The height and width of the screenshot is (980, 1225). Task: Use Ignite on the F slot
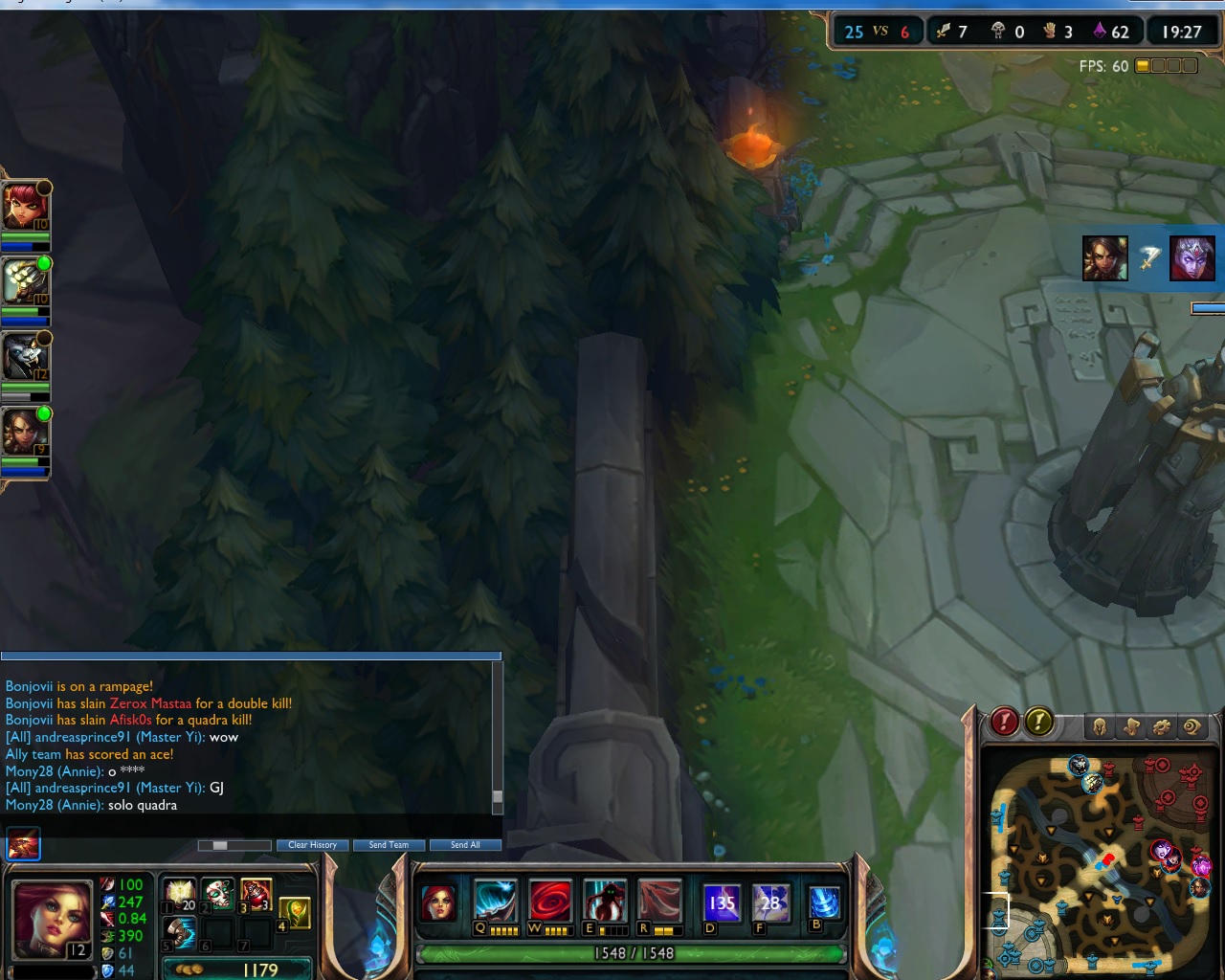[771, 902]
